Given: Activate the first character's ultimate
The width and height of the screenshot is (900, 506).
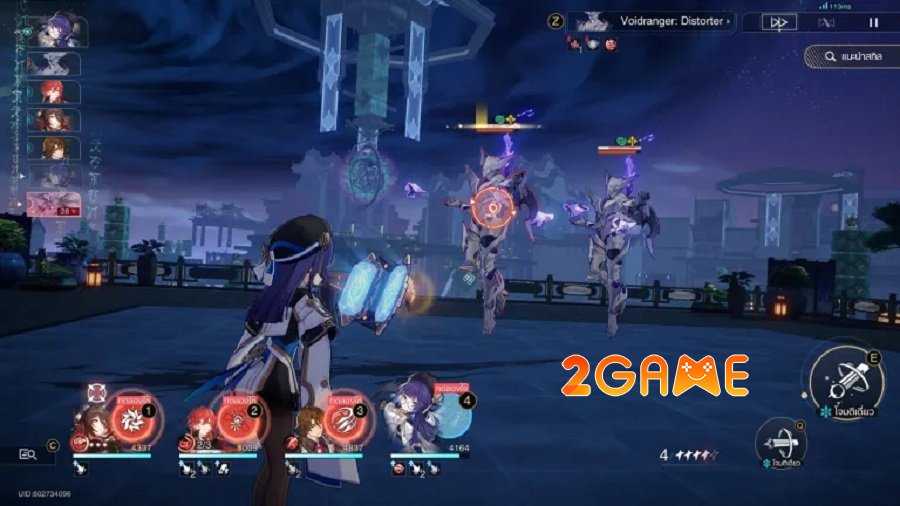Looking at the screenshot, I should click(x=130, y=411).
